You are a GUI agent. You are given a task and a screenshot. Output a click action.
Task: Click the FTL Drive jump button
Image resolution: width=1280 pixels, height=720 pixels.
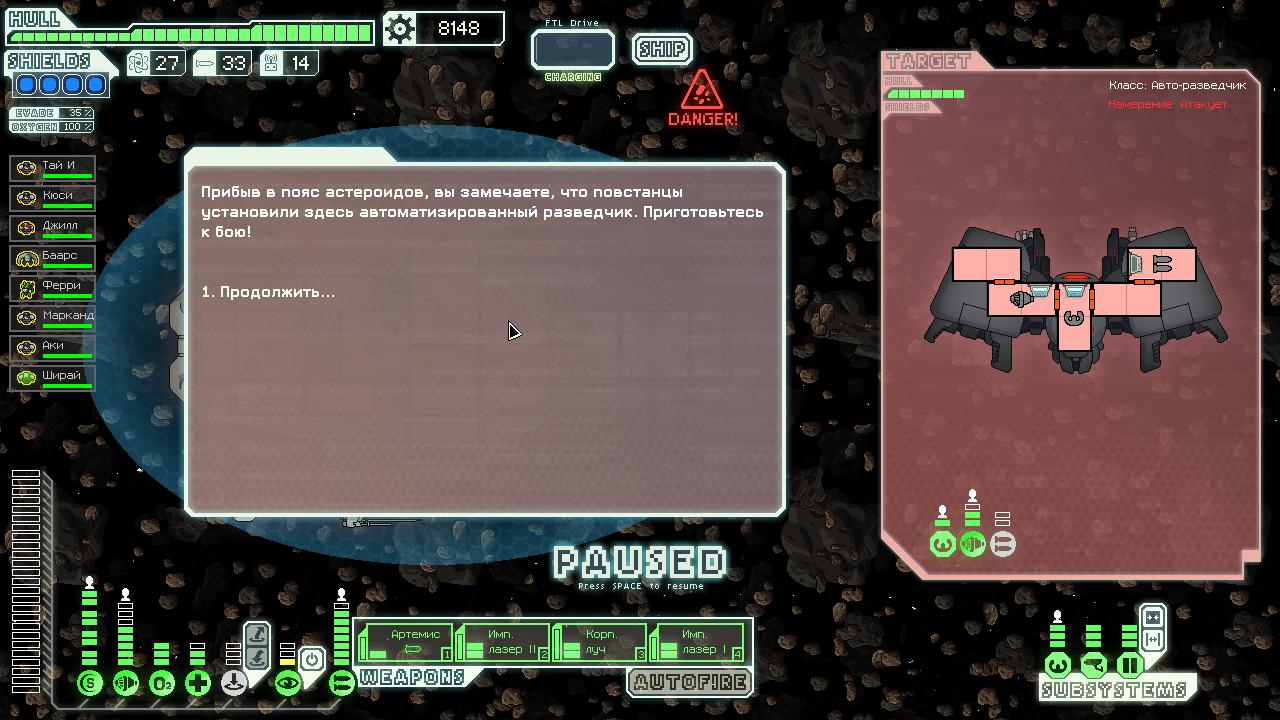(x=572, y=49)
